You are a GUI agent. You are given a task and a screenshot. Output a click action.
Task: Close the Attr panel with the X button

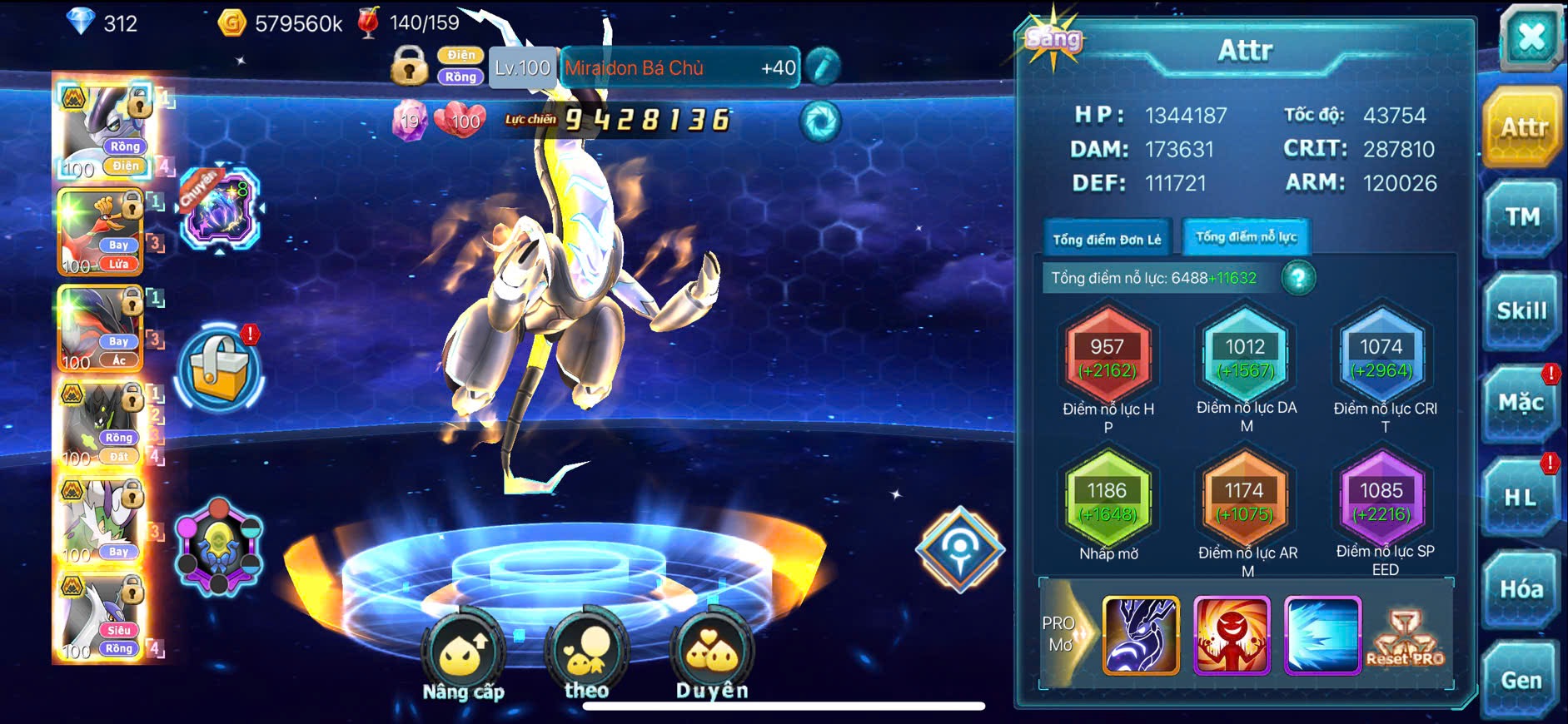pos(1531,37)
